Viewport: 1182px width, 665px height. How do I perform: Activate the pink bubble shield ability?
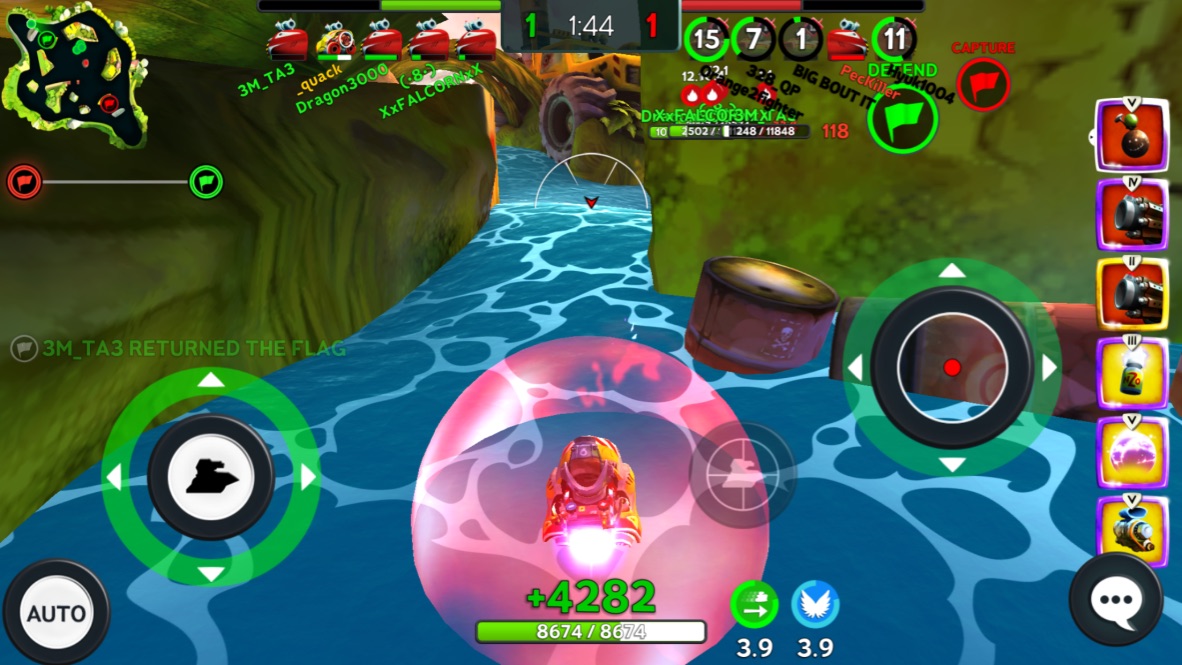(x=1132, y=453)
